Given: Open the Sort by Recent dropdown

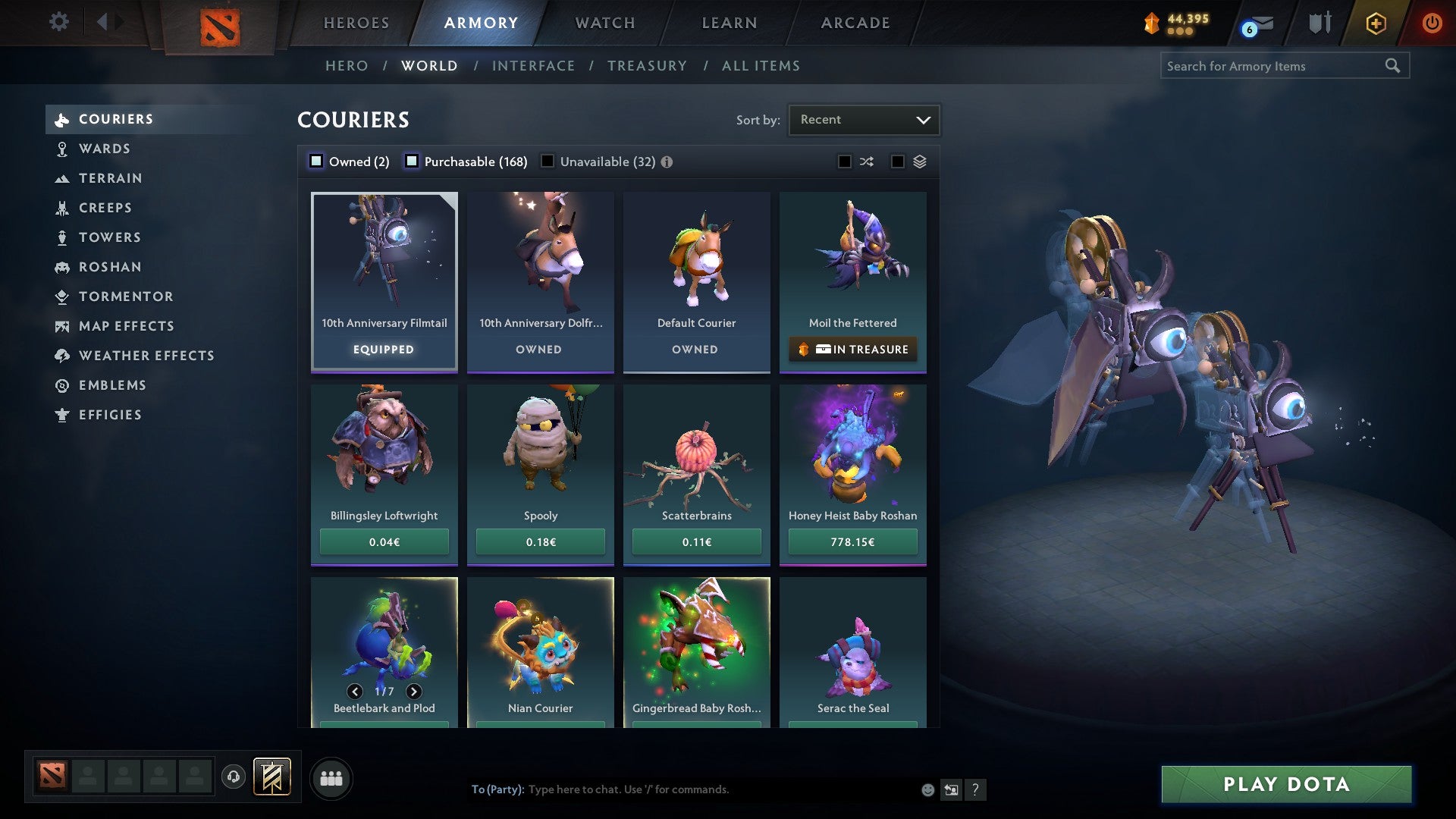Looking at the screenshot, I should (x=864, y=119).
